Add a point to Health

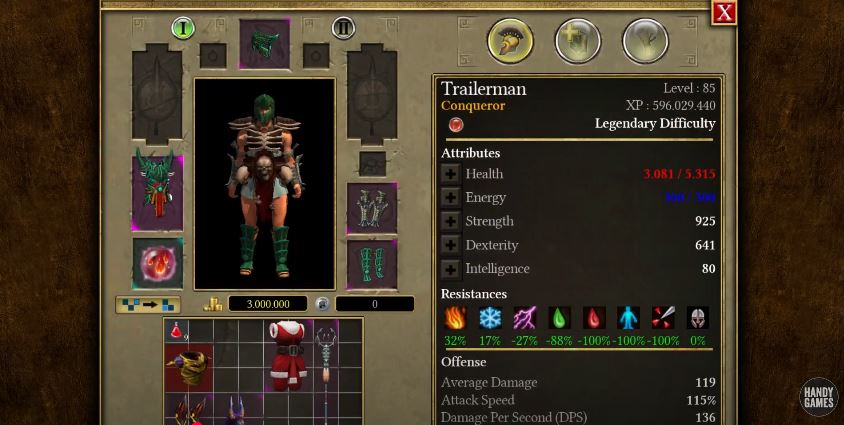click(451, 174)
